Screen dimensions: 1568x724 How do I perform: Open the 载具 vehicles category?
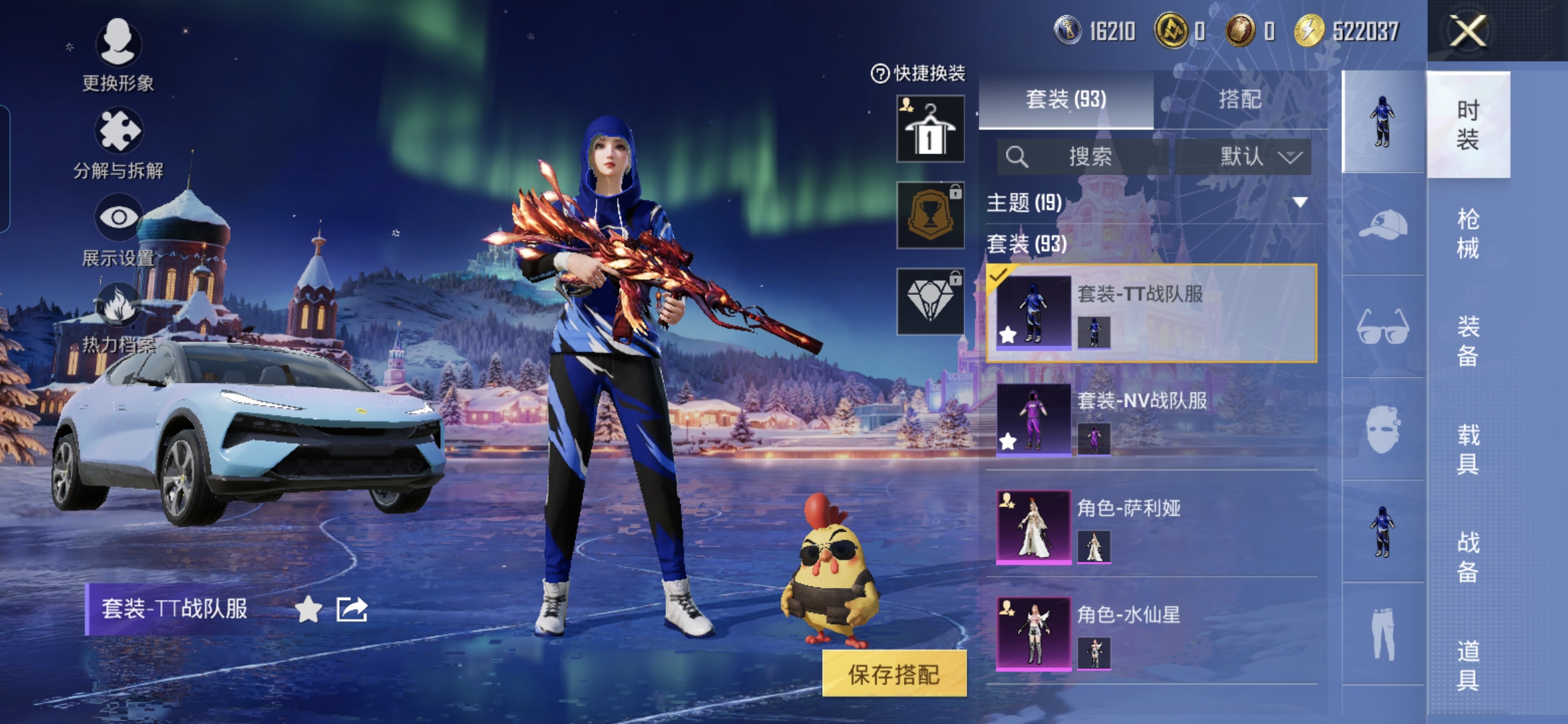click(1467, 449)
